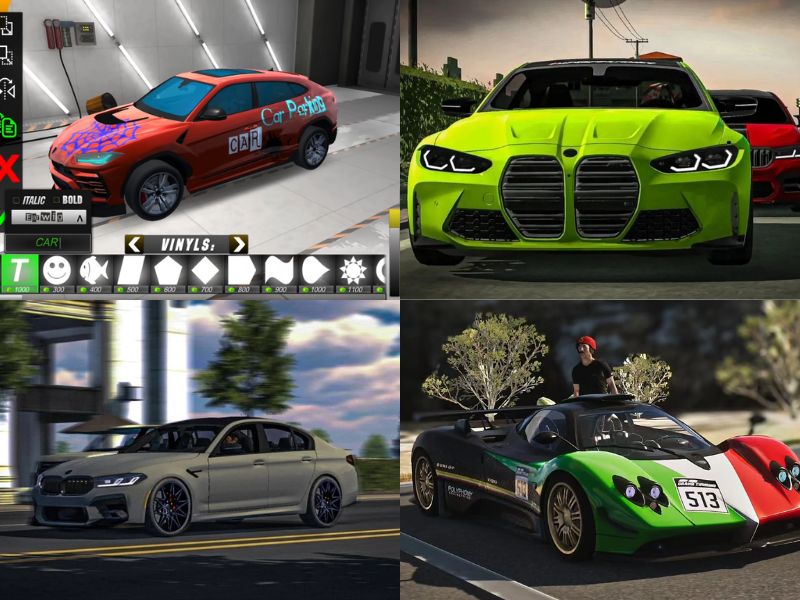Toggle the Bold text checkbox
The width and height of the screenshot is (800, 600).
(x=60, y=199)
